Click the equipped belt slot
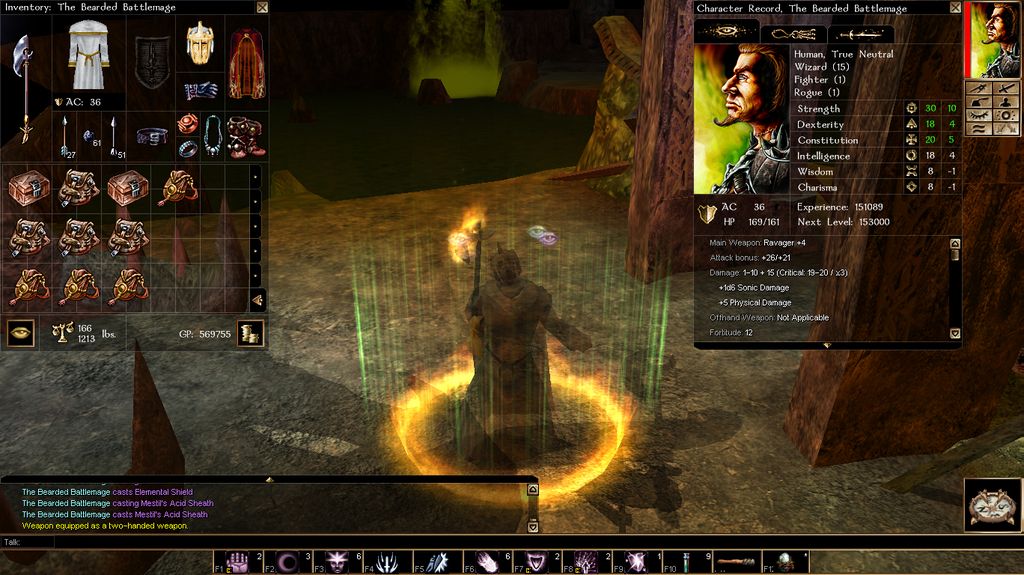Image resolution: width=1024 pixels, height=575 pixels. [152, 136]
